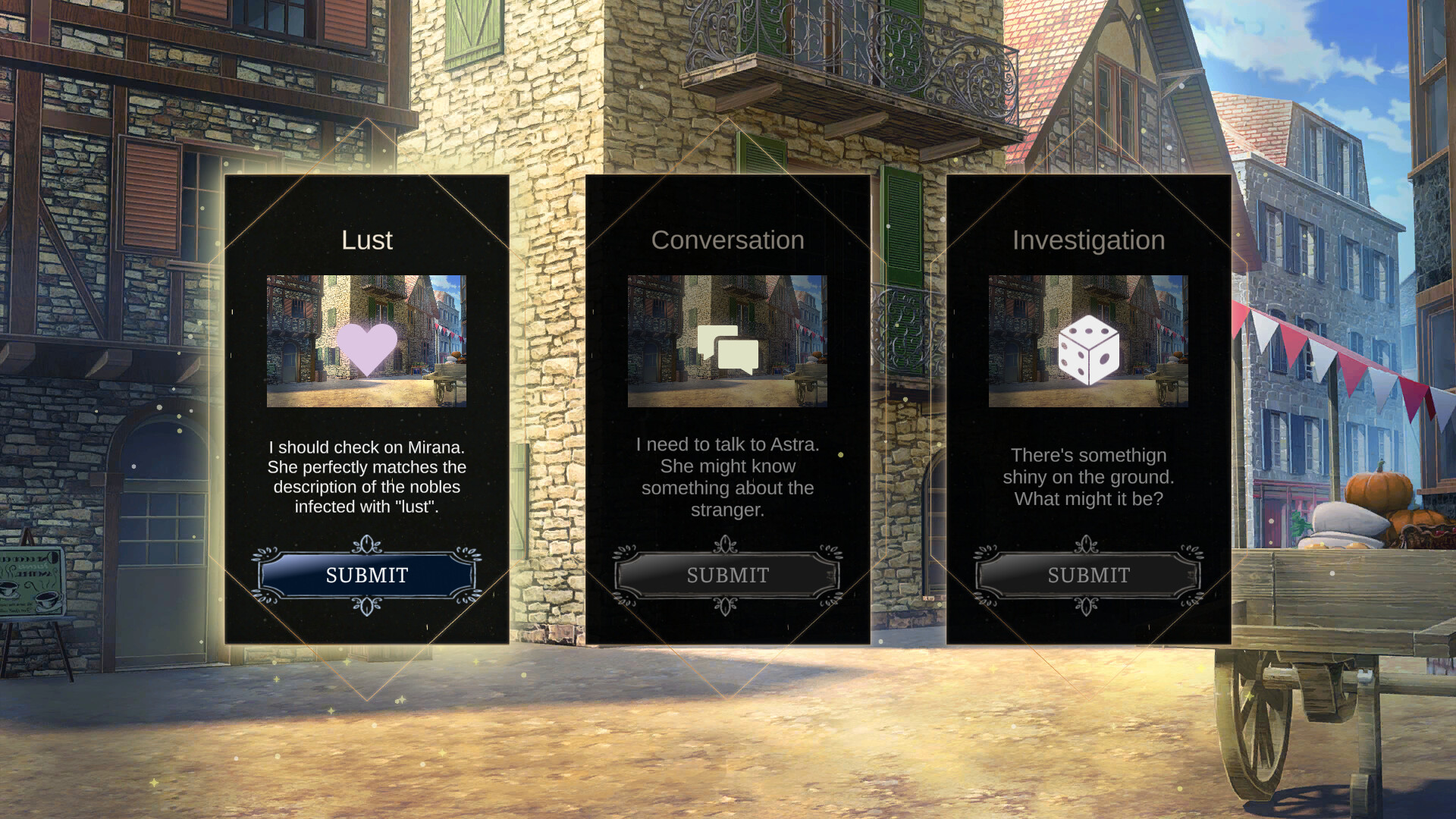Select the Conversation card title
1456x819 pixels.
(x=727, y=240)
